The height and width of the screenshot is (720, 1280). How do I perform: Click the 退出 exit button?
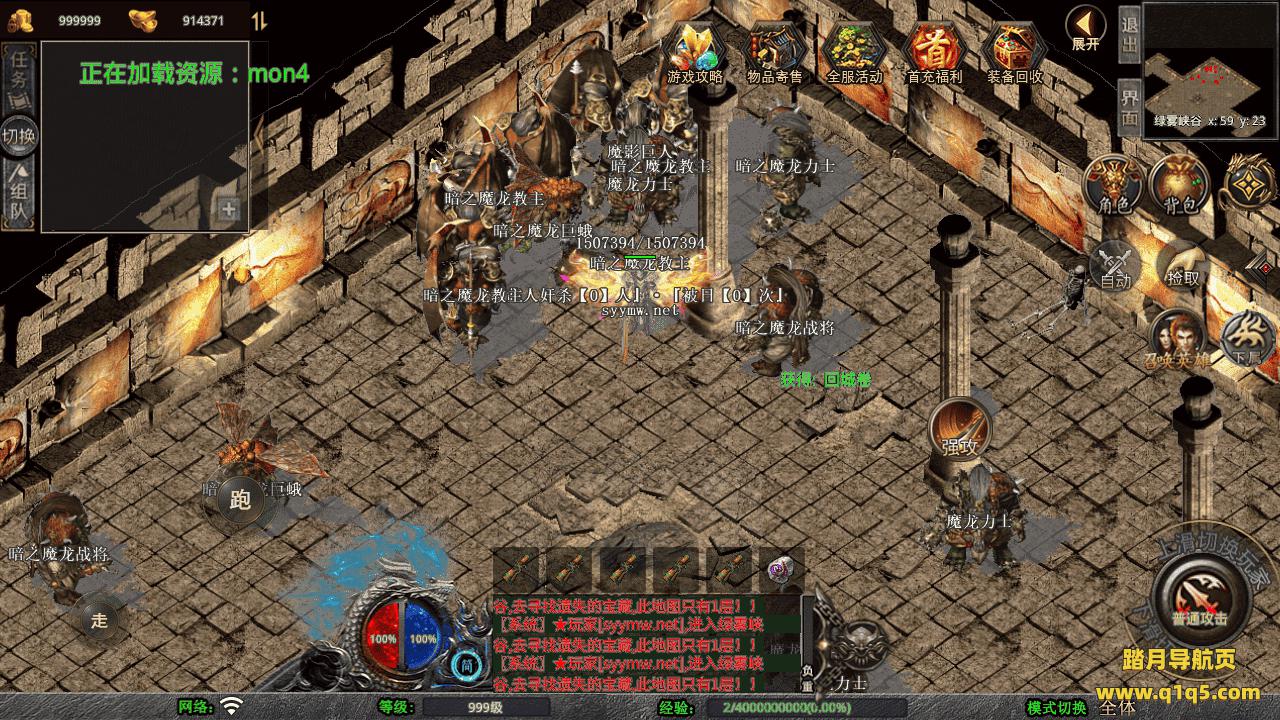[x=1129, y=35]
